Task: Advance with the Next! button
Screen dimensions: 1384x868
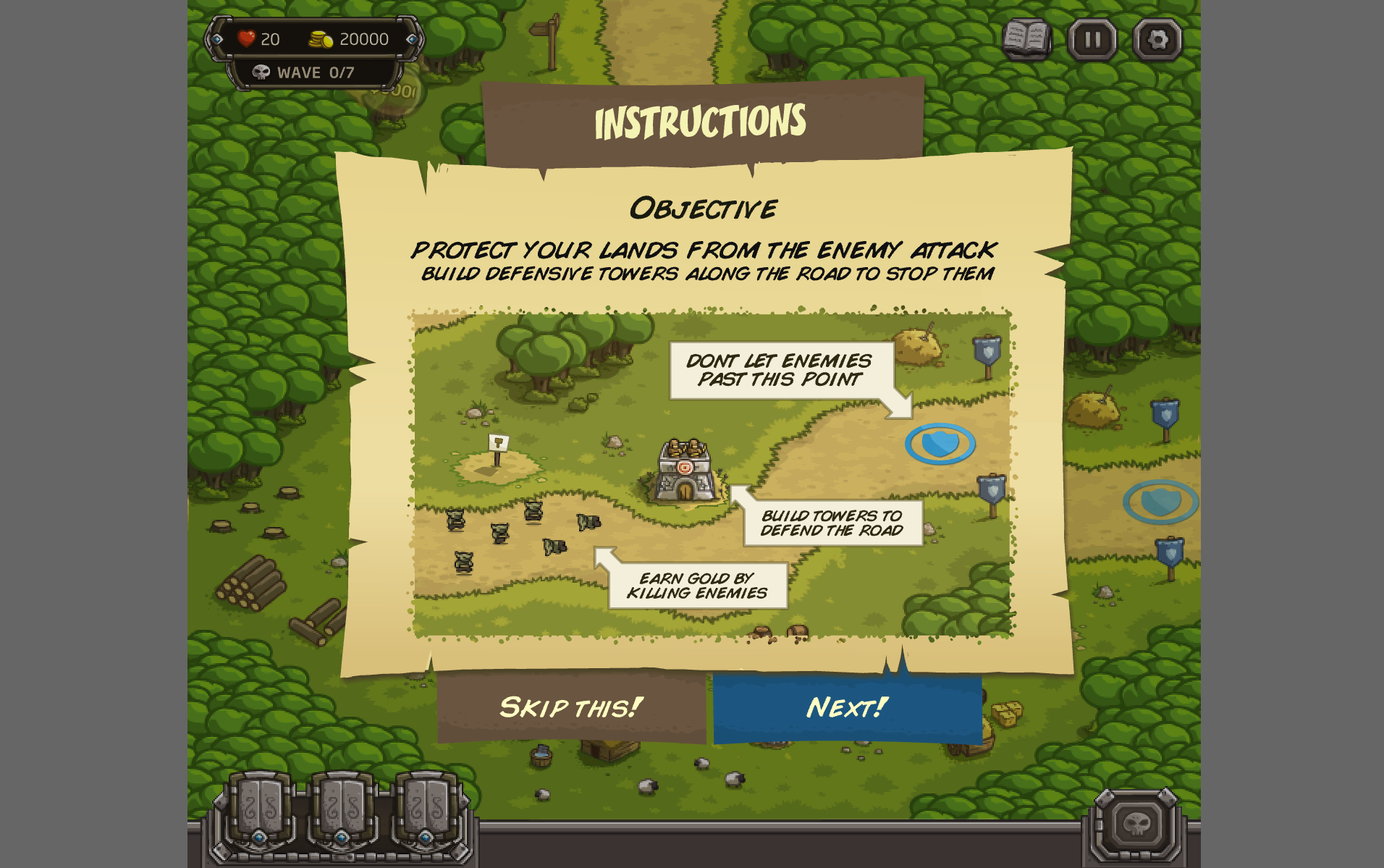Action: point(847,707)
